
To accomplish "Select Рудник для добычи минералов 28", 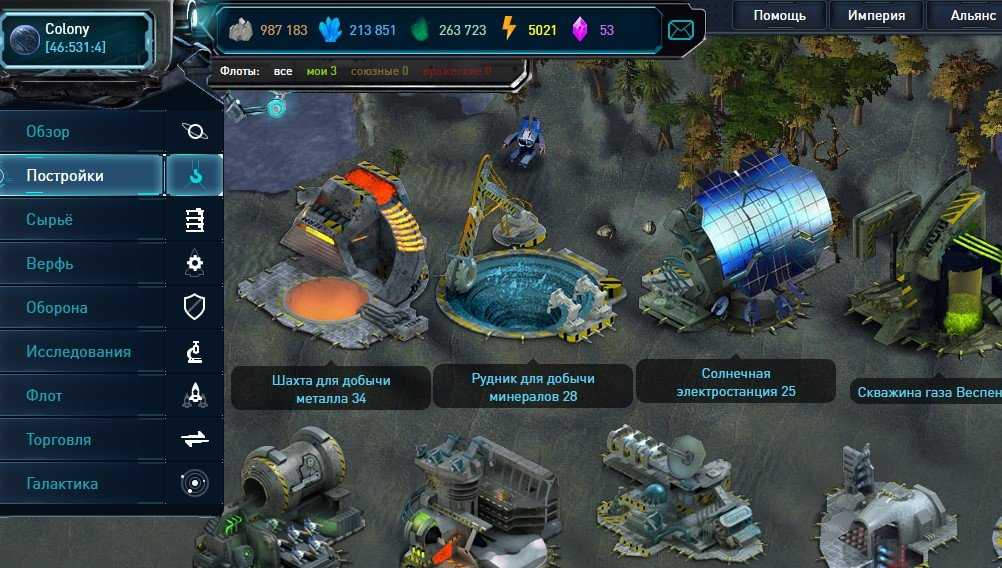I will tap(532, 387).
